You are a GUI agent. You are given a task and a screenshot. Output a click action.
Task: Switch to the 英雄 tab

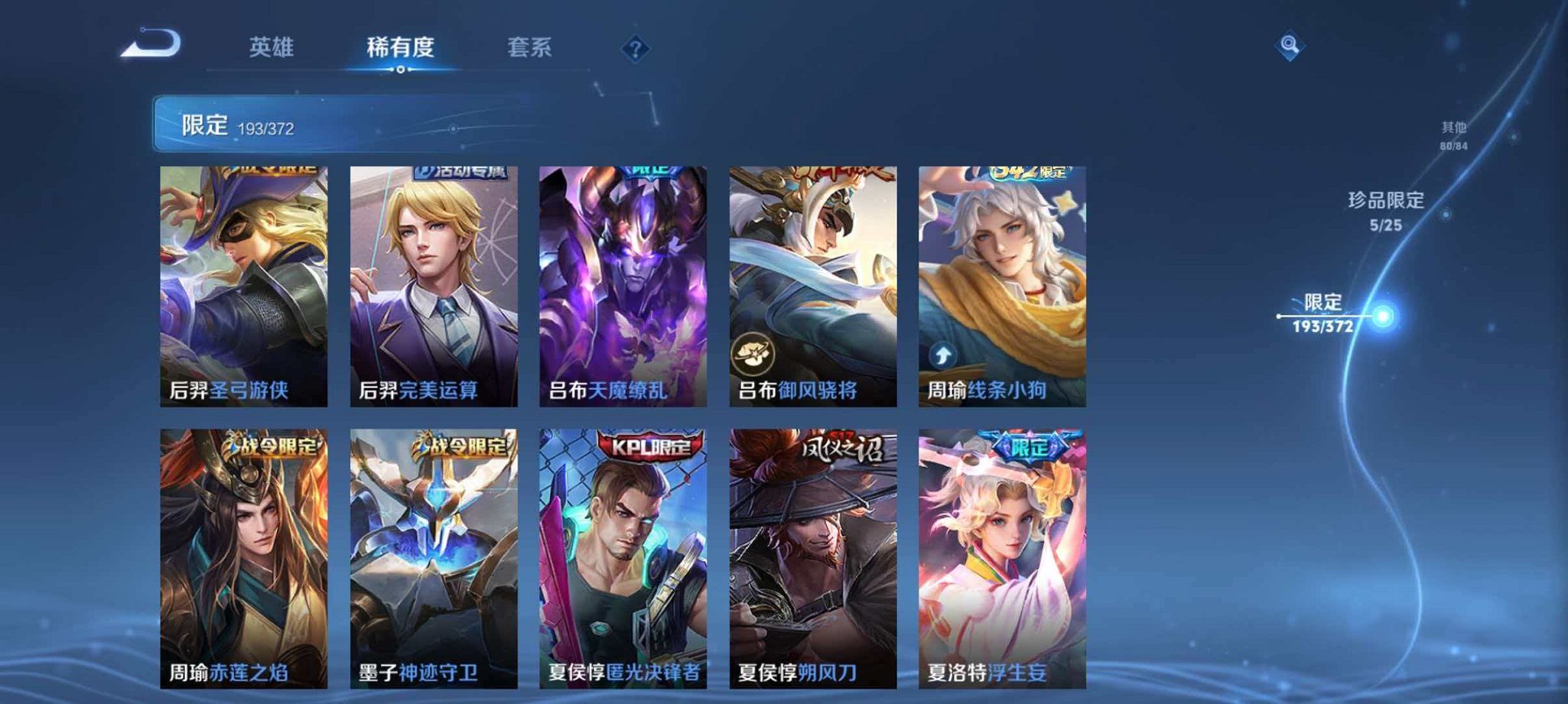click(x=272, y=47)
